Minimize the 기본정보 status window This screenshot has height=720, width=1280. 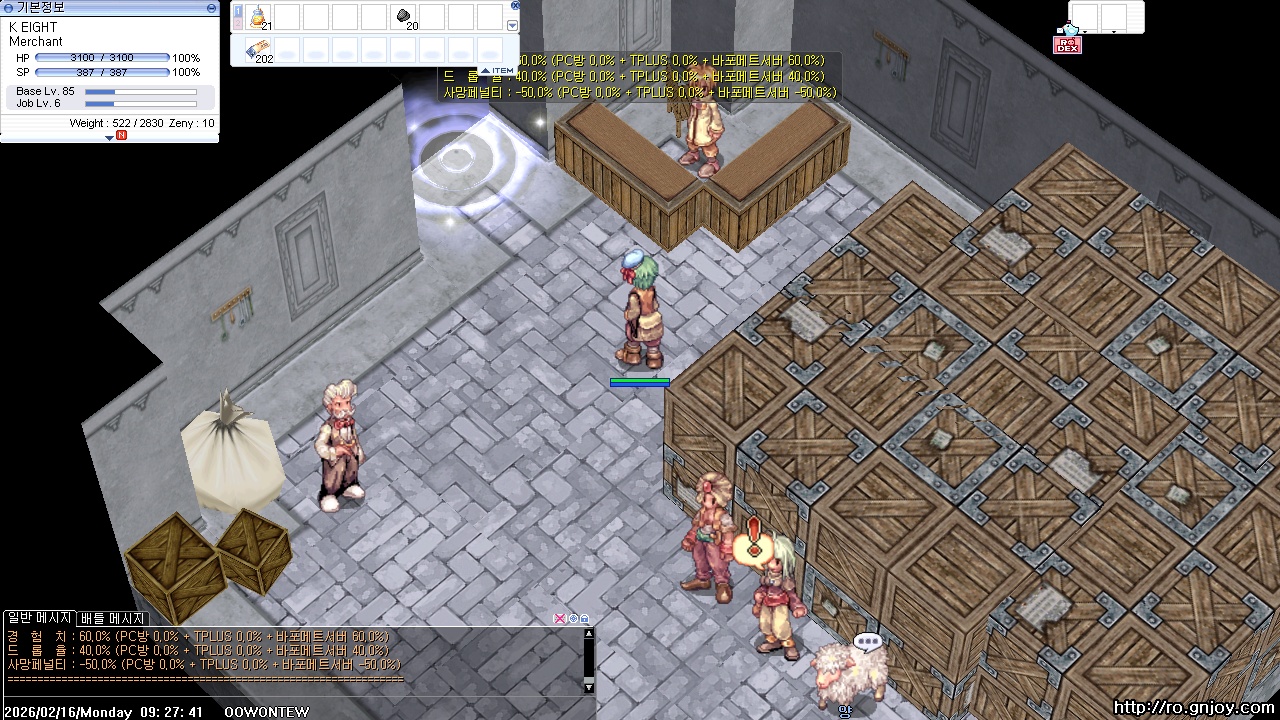point(211,8)
